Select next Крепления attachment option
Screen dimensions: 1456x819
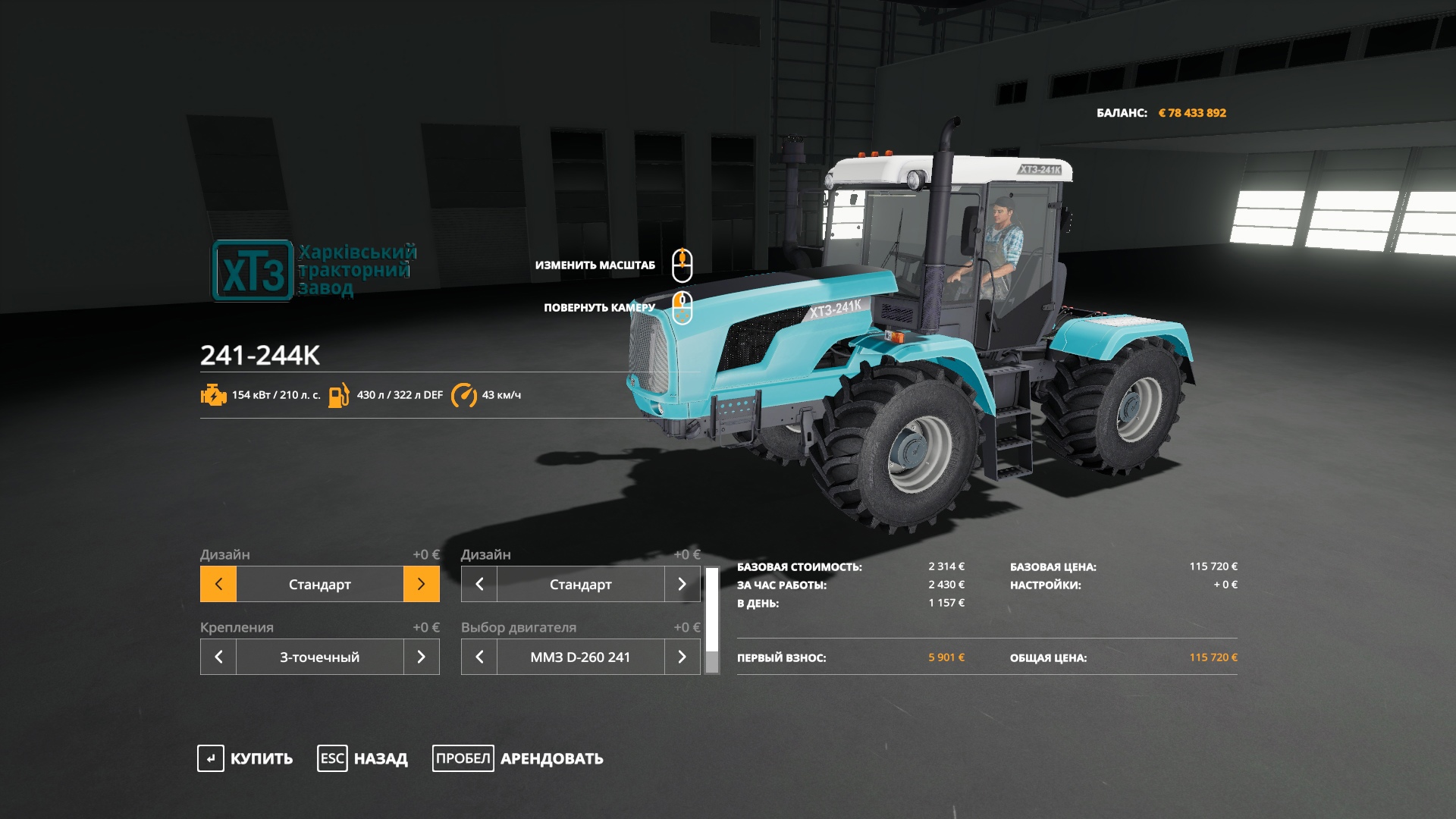coord(422,657)
